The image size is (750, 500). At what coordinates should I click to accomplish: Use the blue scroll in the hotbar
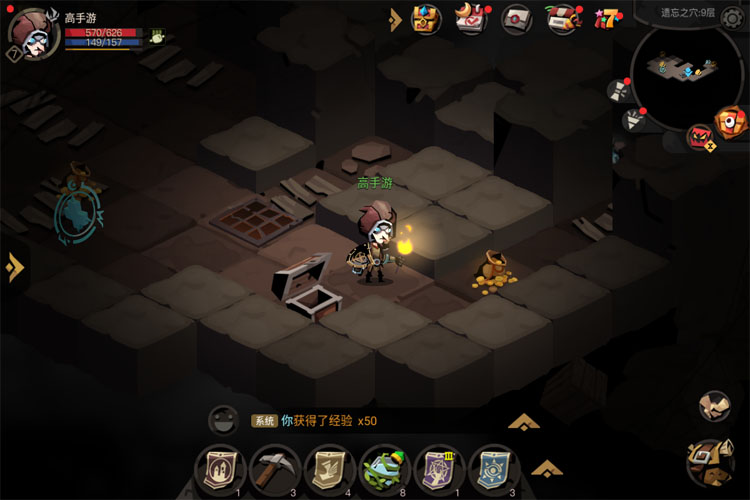click(492, 467)
